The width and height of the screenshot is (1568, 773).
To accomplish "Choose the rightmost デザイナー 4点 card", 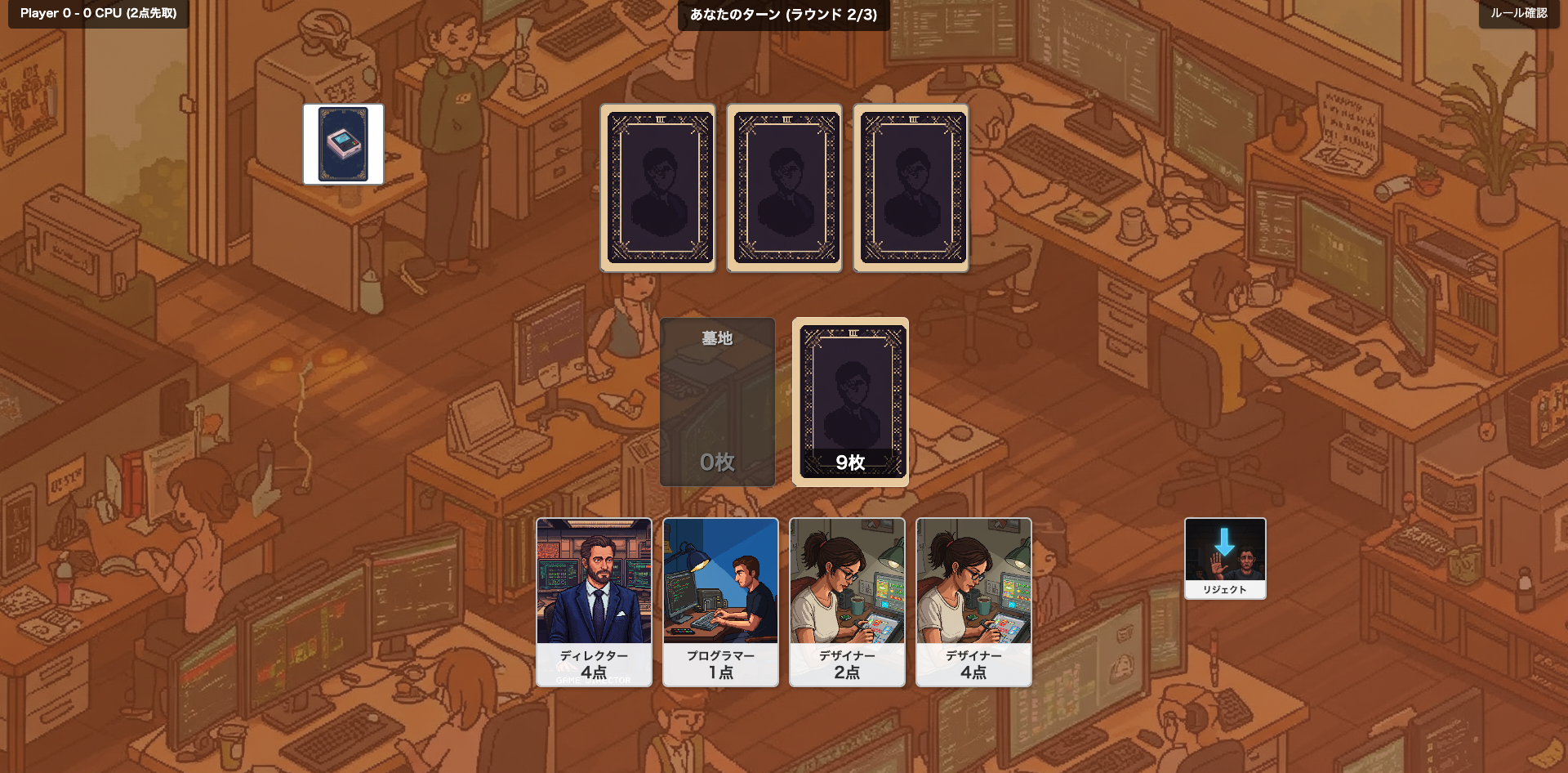I will tap(973, 602).
